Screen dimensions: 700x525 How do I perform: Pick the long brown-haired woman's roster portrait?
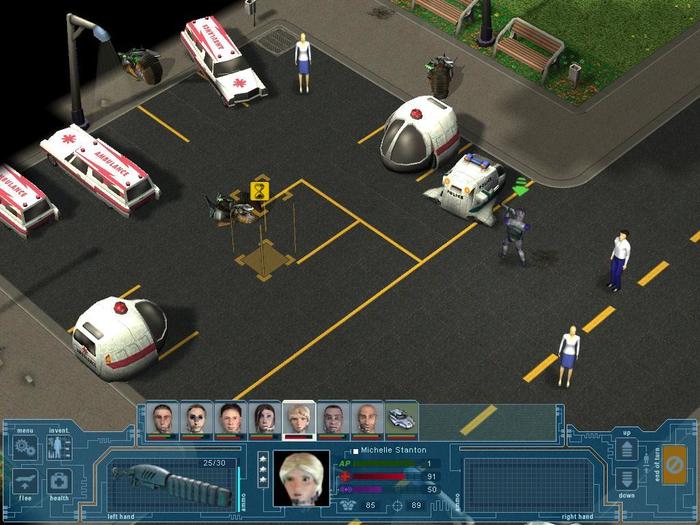pos(265,418)
